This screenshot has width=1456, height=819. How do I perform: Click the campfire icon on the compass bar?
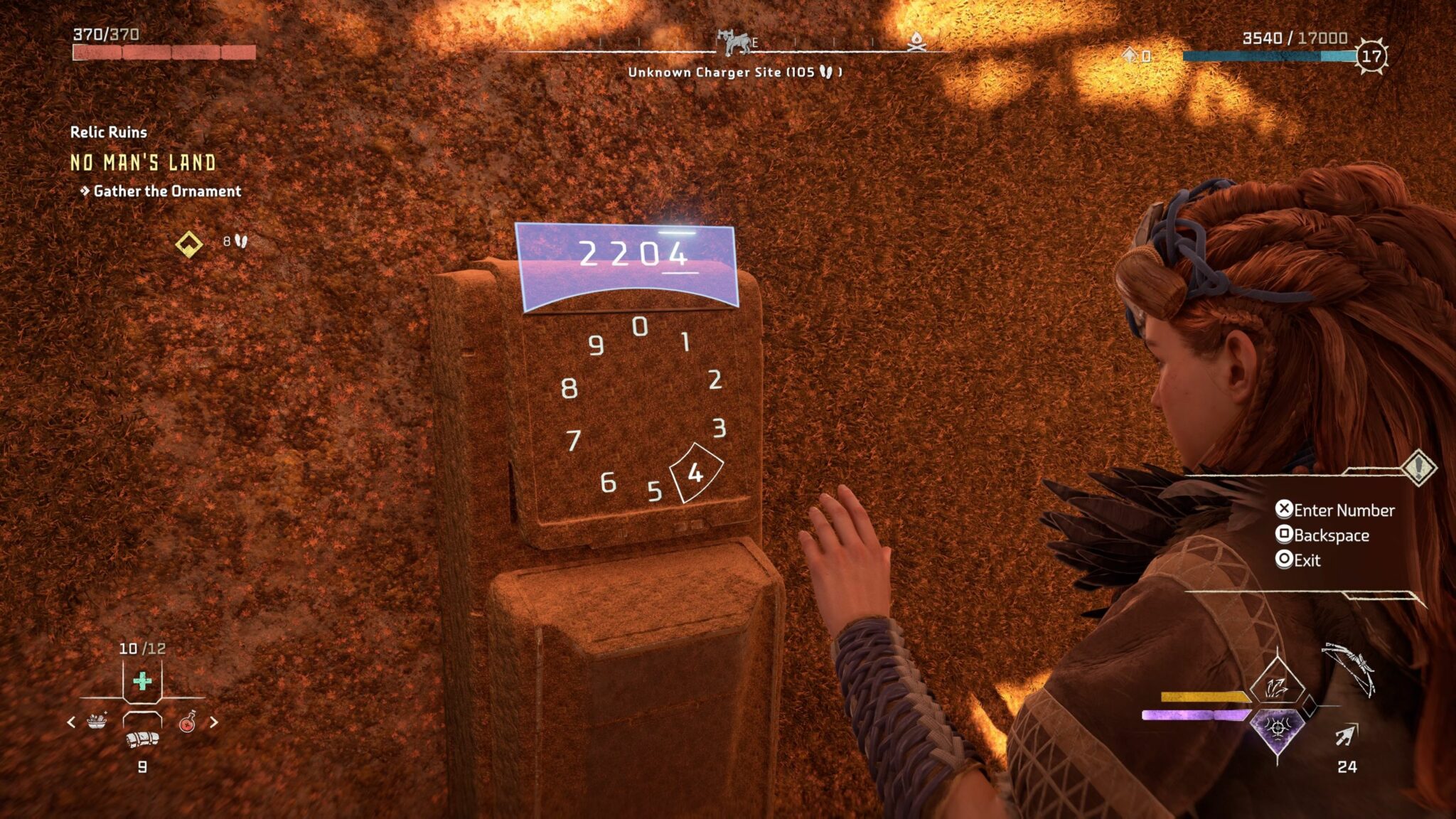click(917, 43)
